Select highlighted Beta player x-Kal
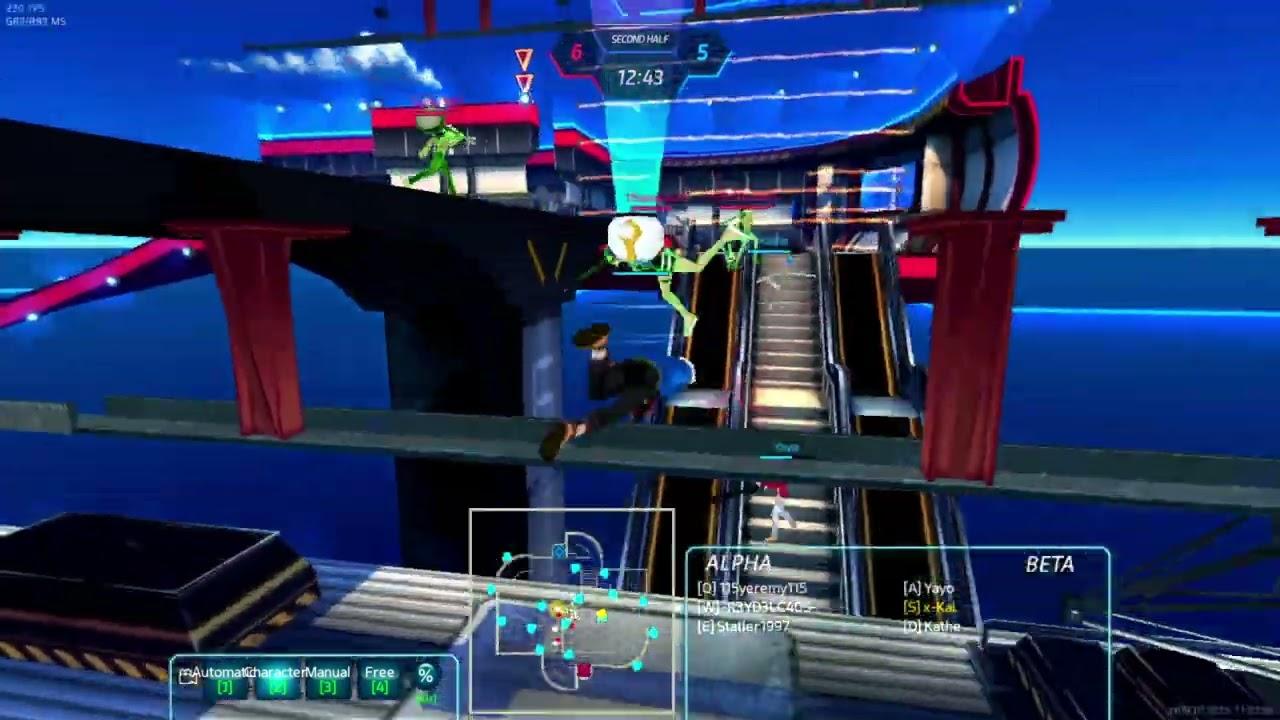The width and height of the screenshot is (1280, 720). [930, 607]
